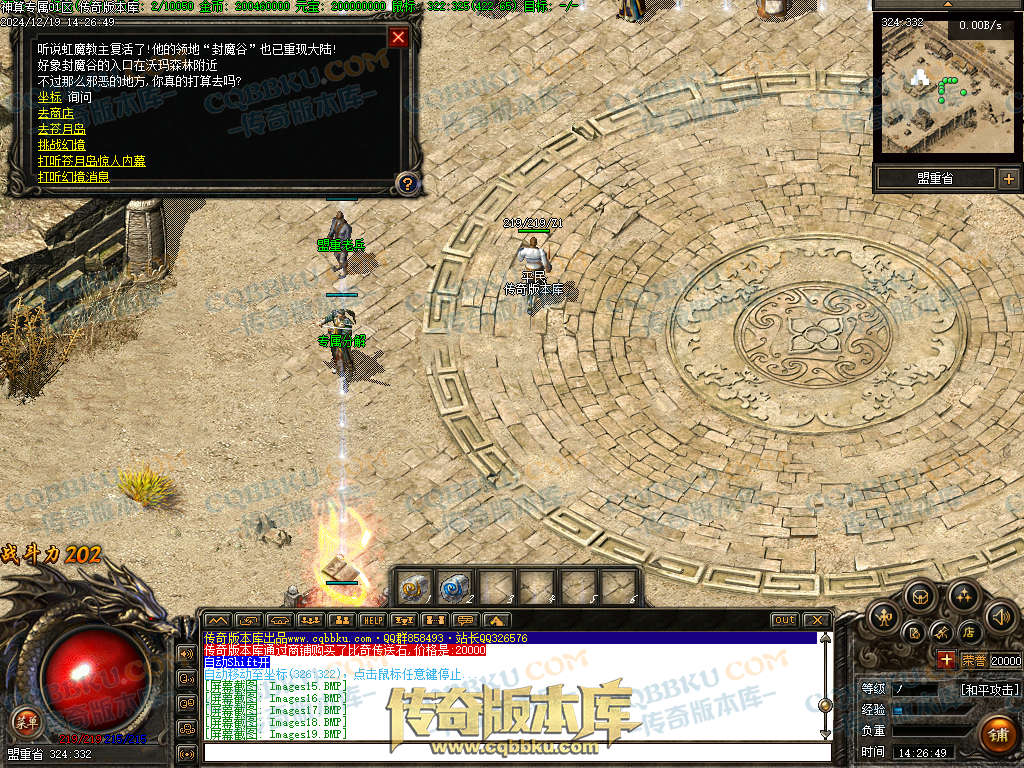Use the item in hotbar slot 1

point(415,586)
